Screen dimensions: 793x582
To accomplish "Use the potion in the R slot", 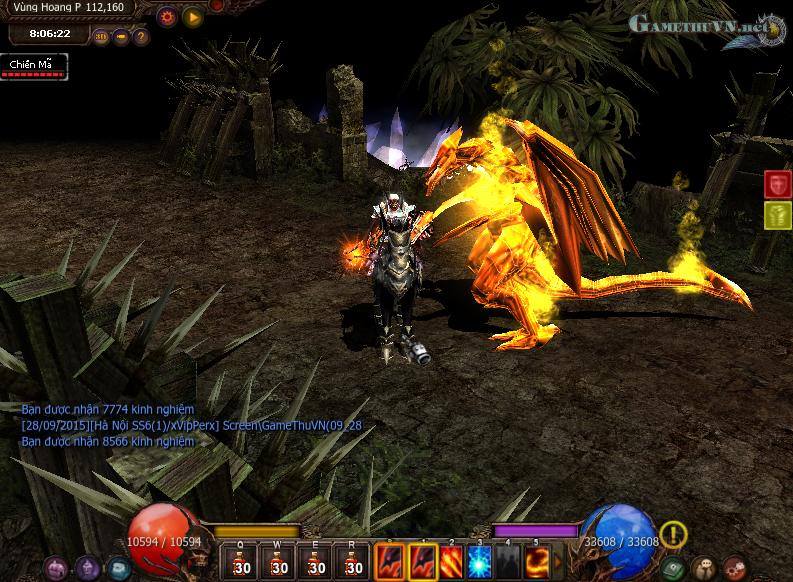I will [352, 562].
